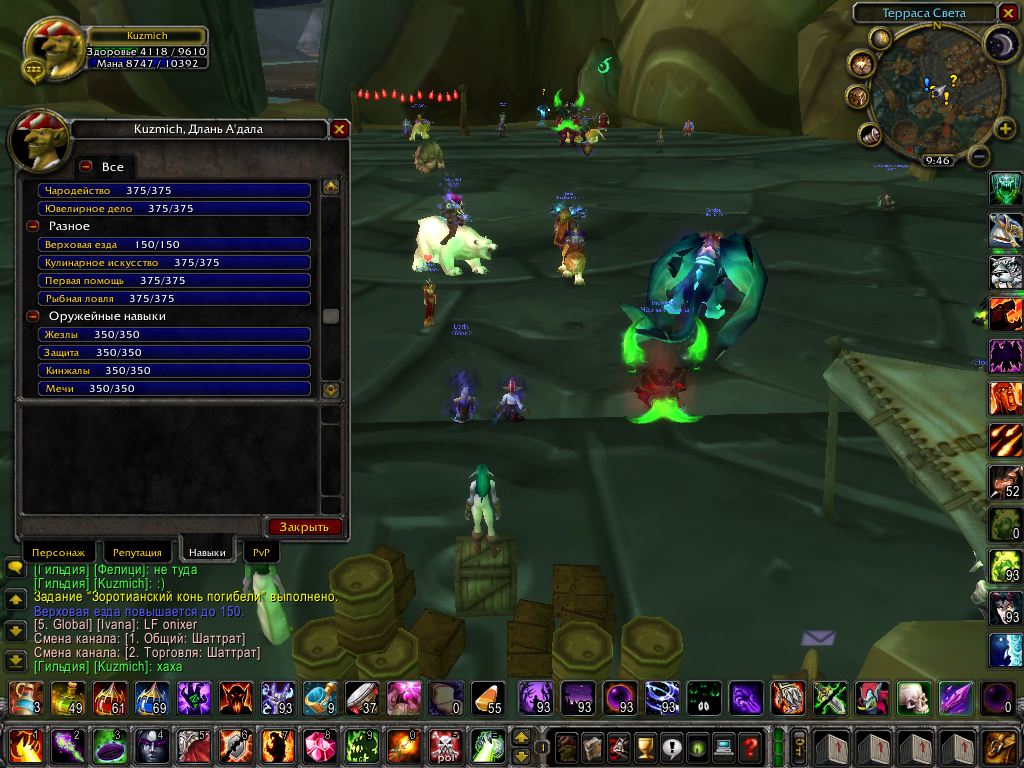Switch to the PvP tab

tap(261, 552)
